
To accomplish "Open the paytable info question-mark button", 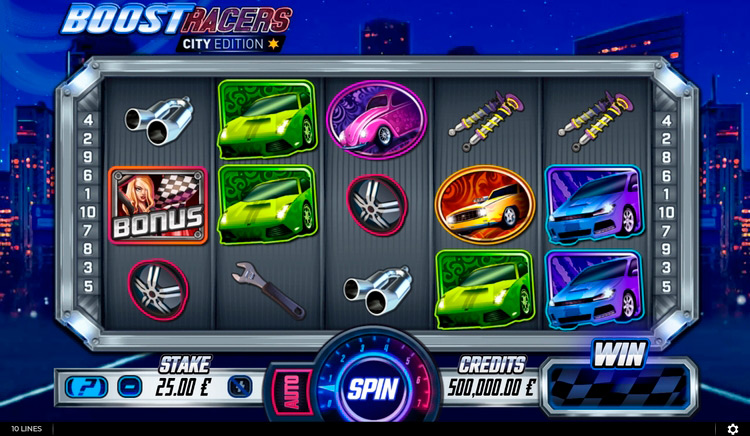I will point(82,386).
